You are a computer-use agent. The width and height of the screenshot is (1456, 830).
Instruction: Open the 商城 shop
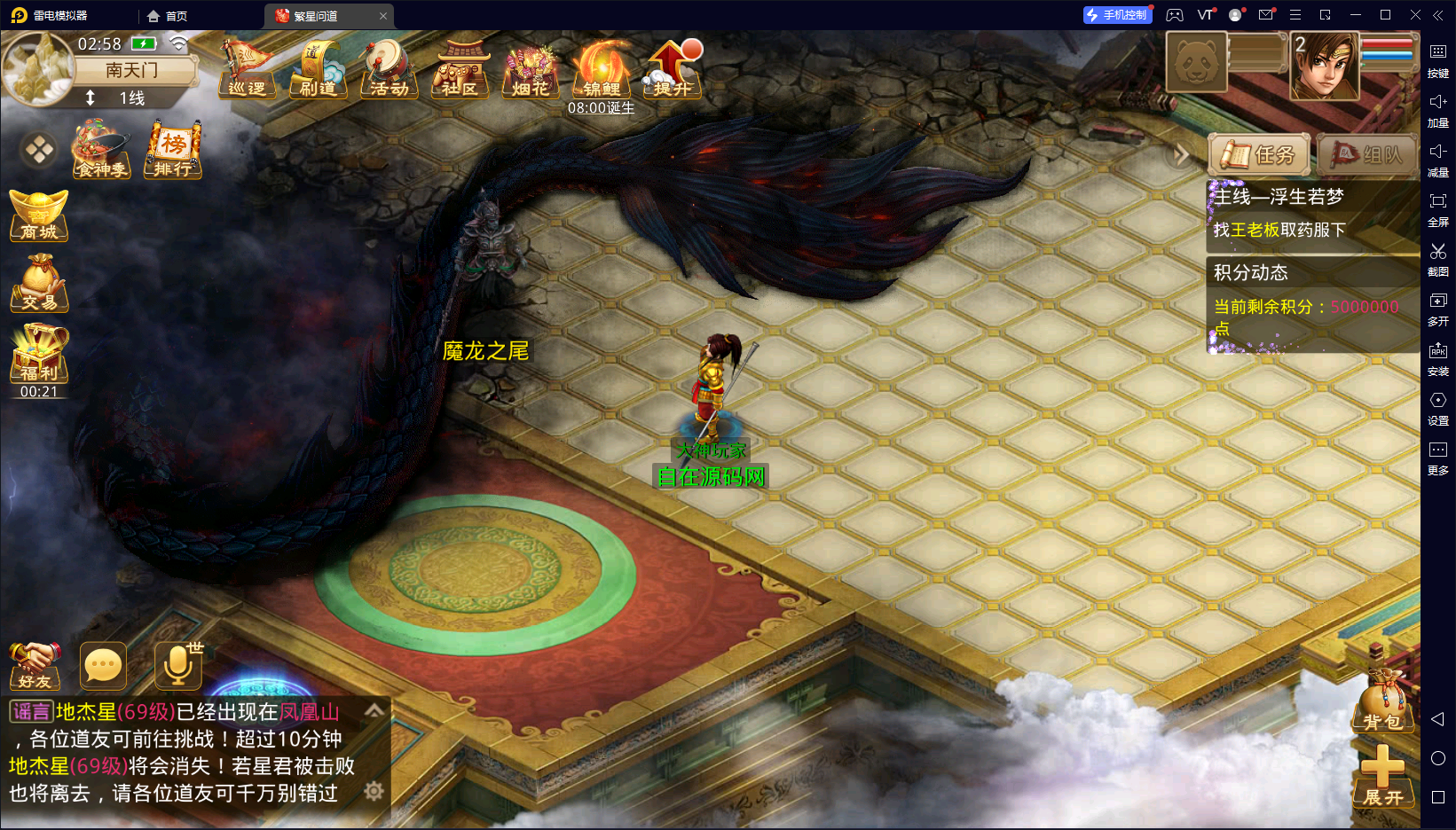pyautogui.click(x=39, y=215)
